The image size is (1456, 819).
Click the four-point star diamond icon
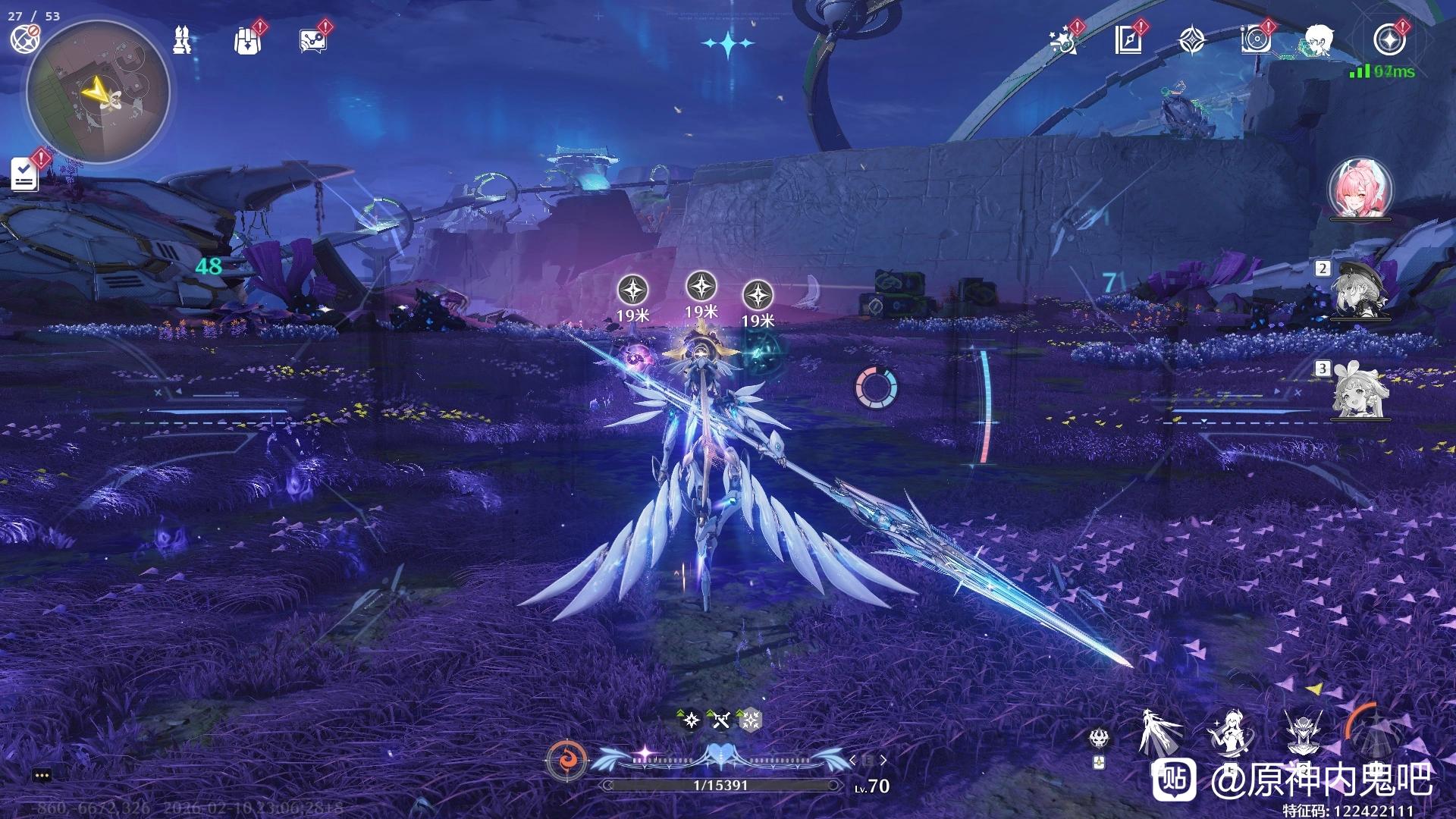tap(1192, 40)
